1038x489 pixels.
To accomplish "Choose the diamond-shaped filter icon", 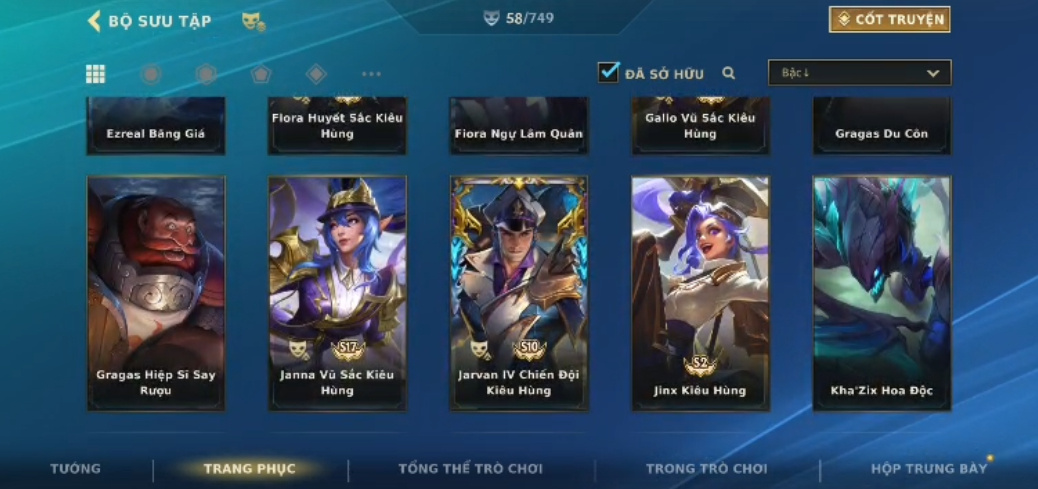I will tap(316, 73).
